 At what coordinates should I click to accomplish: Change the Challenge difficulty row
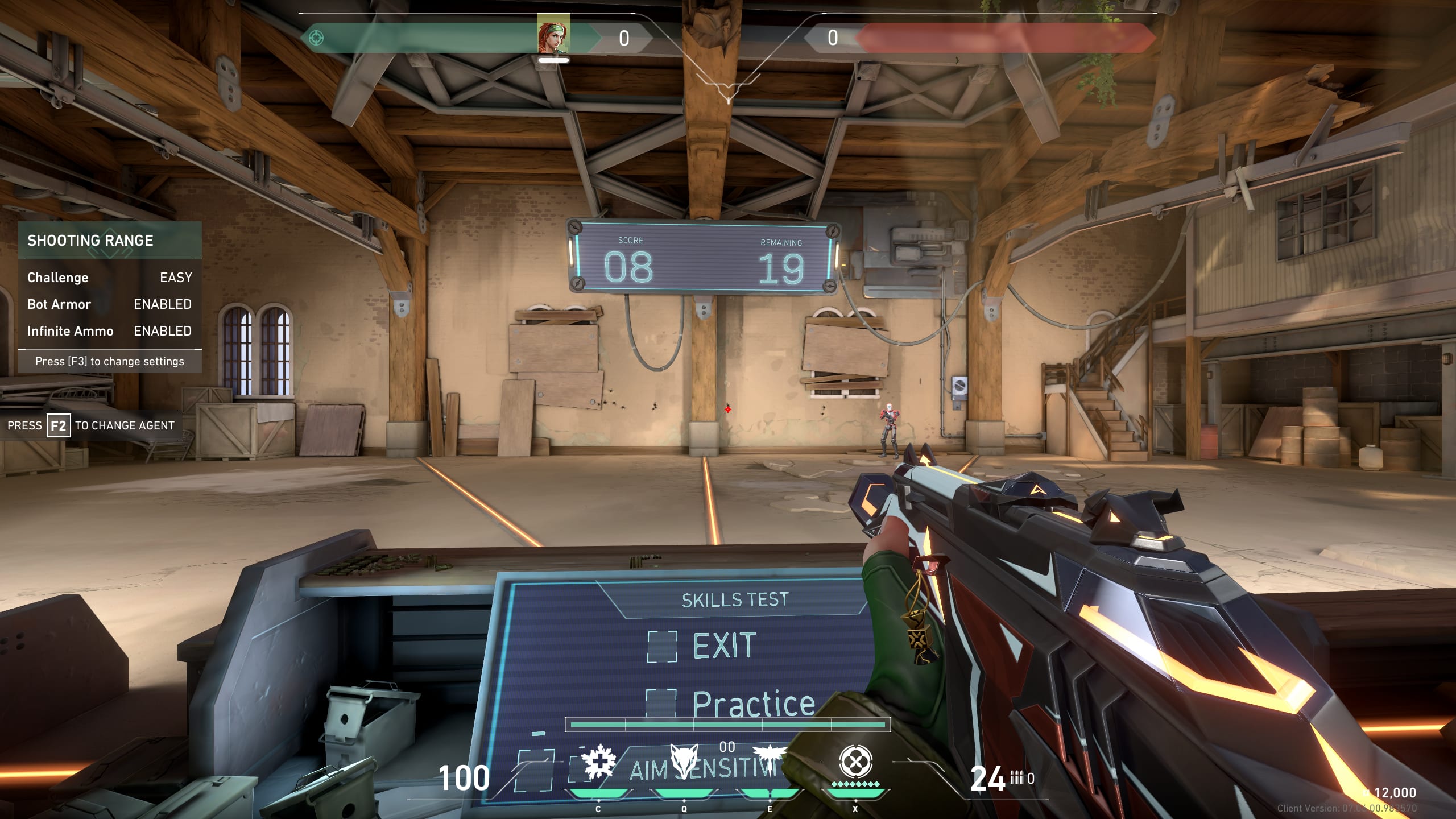coord(109,278)
